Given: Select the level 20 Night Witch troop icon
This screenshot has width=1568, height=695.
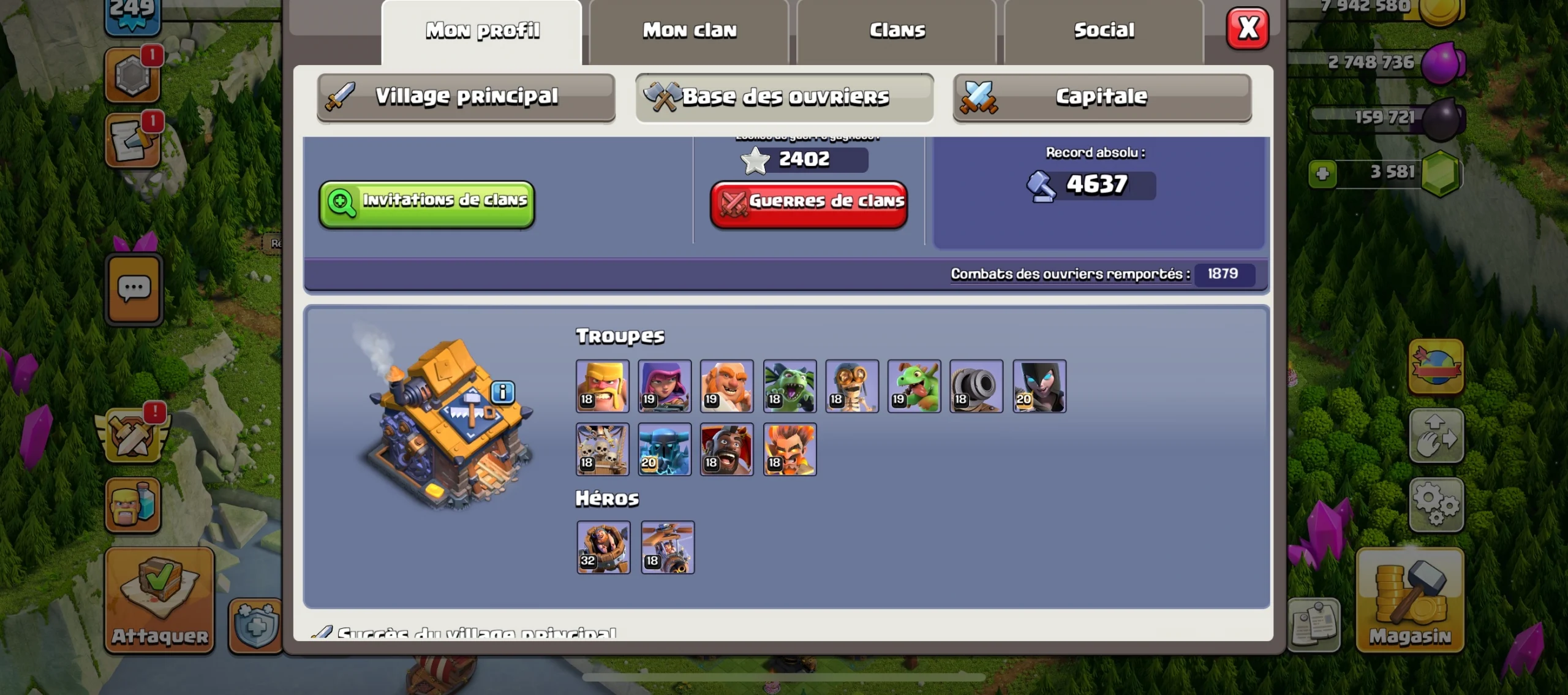Looking at the screenshot, I should pos(1040,386).
